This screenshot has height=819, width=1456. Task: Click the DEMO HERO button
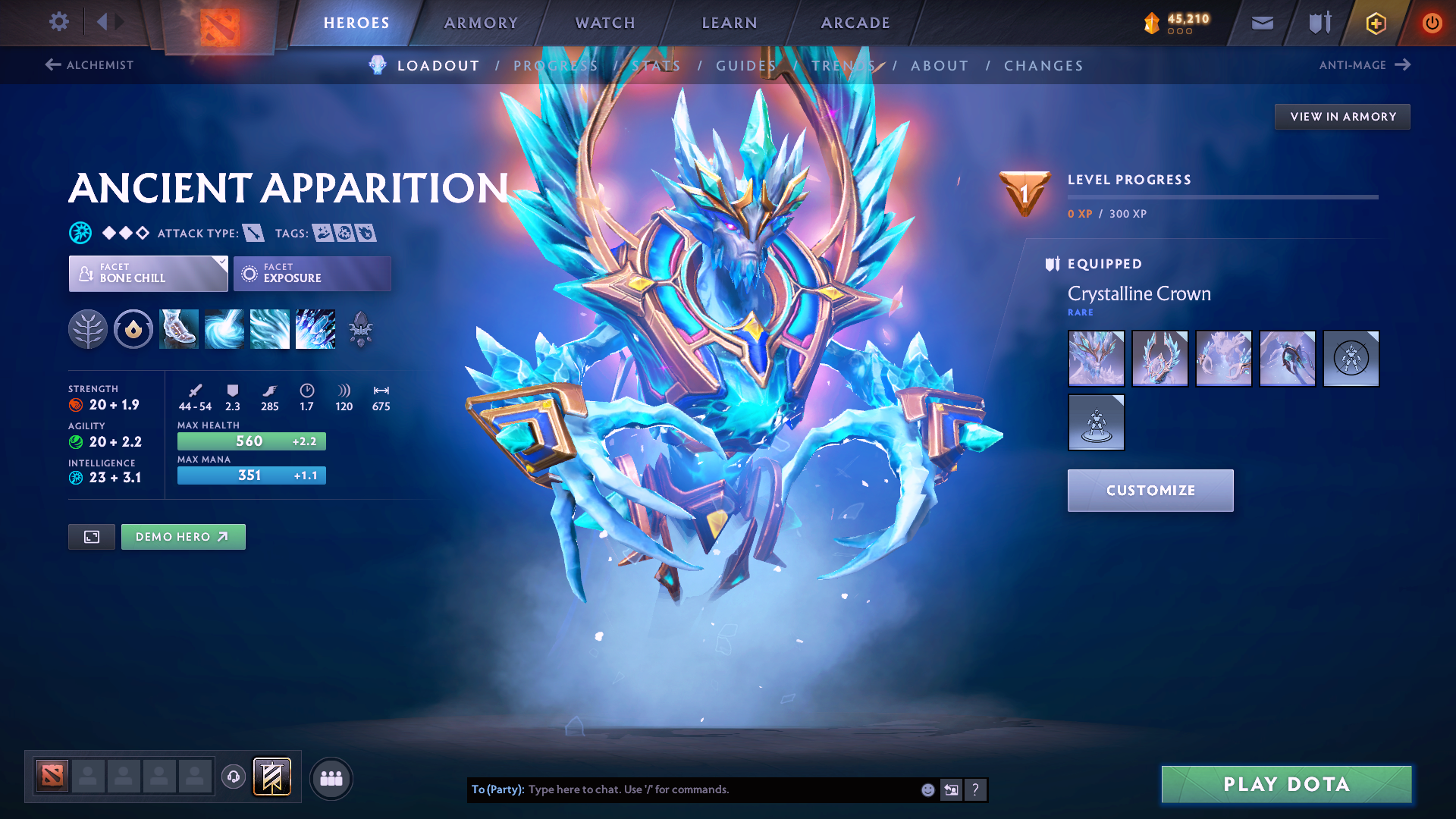click(183, 536)
